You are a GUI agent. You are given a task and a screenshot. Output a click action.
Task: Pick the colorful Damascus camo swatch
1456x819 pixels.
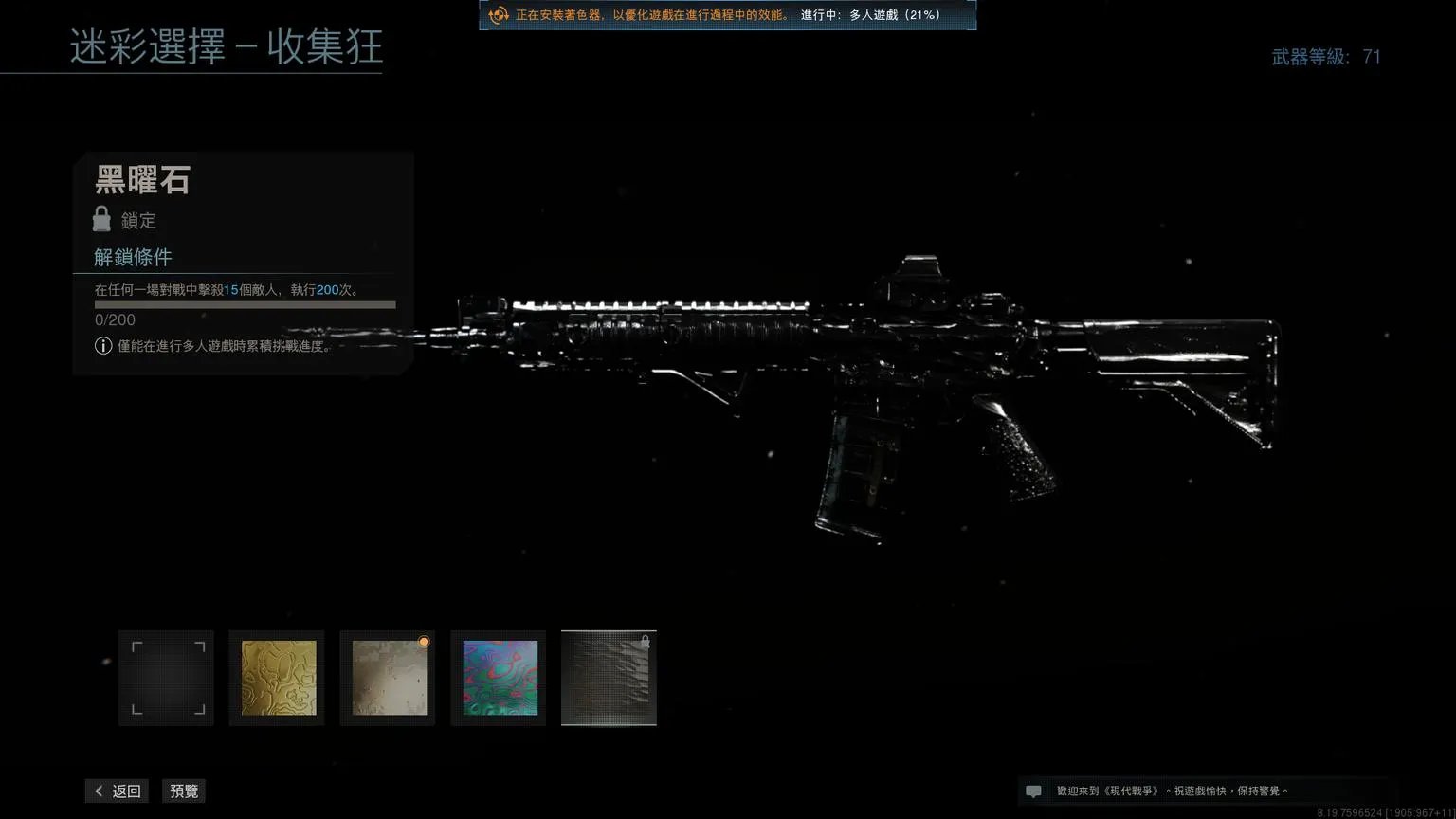[x=499, y=678]
